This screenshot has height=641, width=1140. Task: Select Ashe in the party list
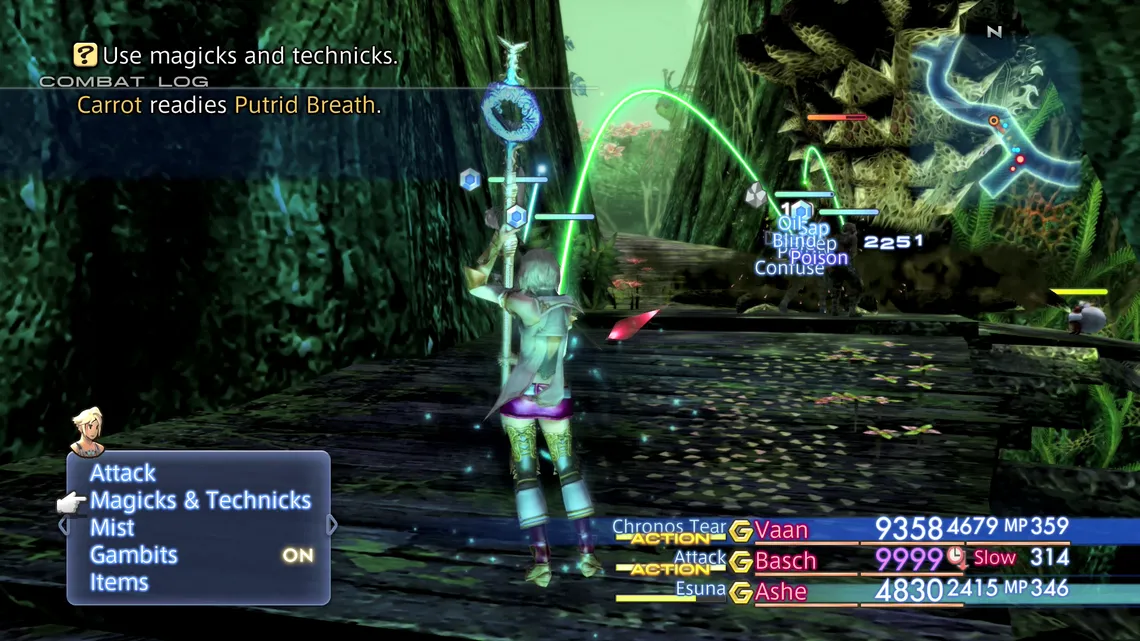(x=781, y=591)
